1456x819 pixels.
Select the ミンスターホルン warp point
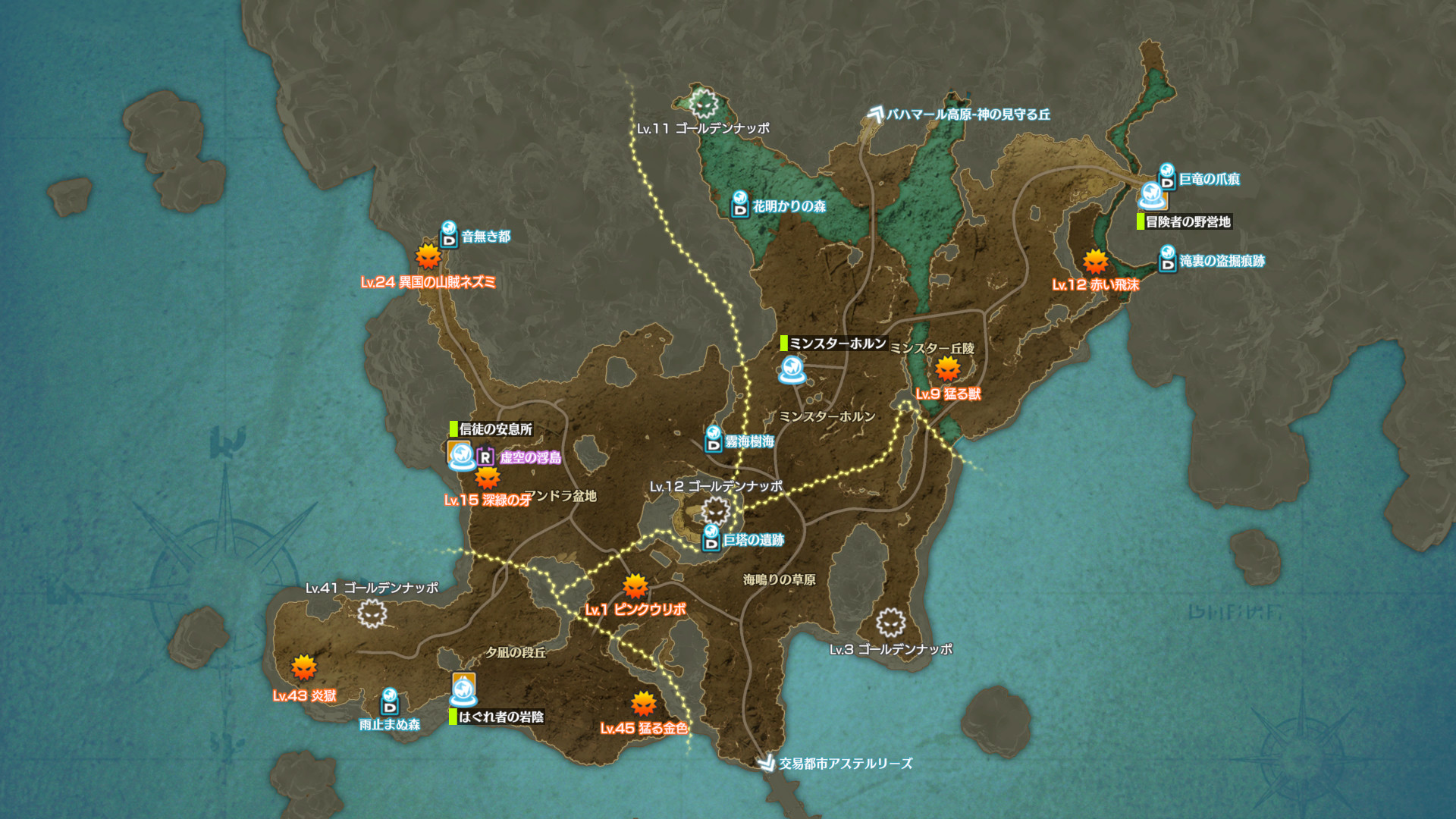[x=792, y=370]
